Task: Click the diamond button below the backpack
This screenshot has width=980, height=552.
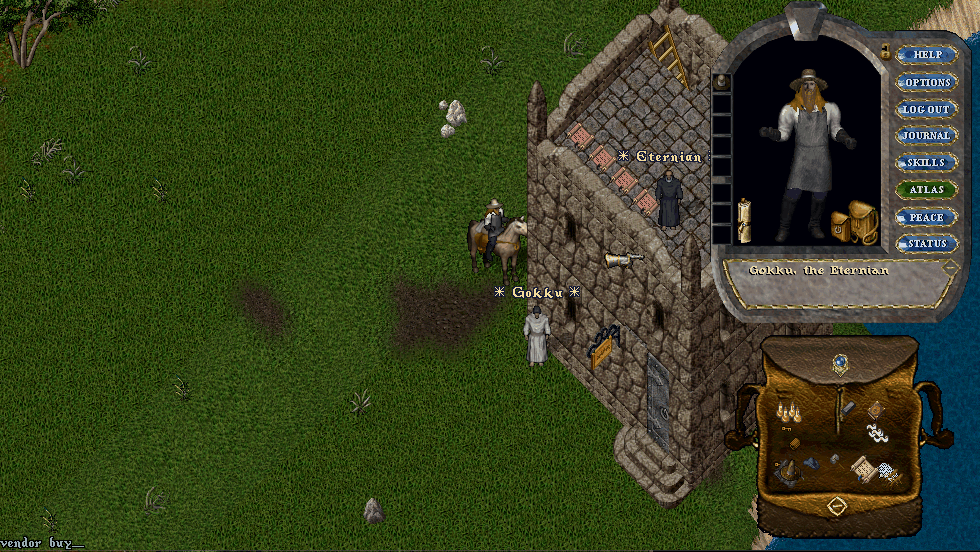Action: 838,508
